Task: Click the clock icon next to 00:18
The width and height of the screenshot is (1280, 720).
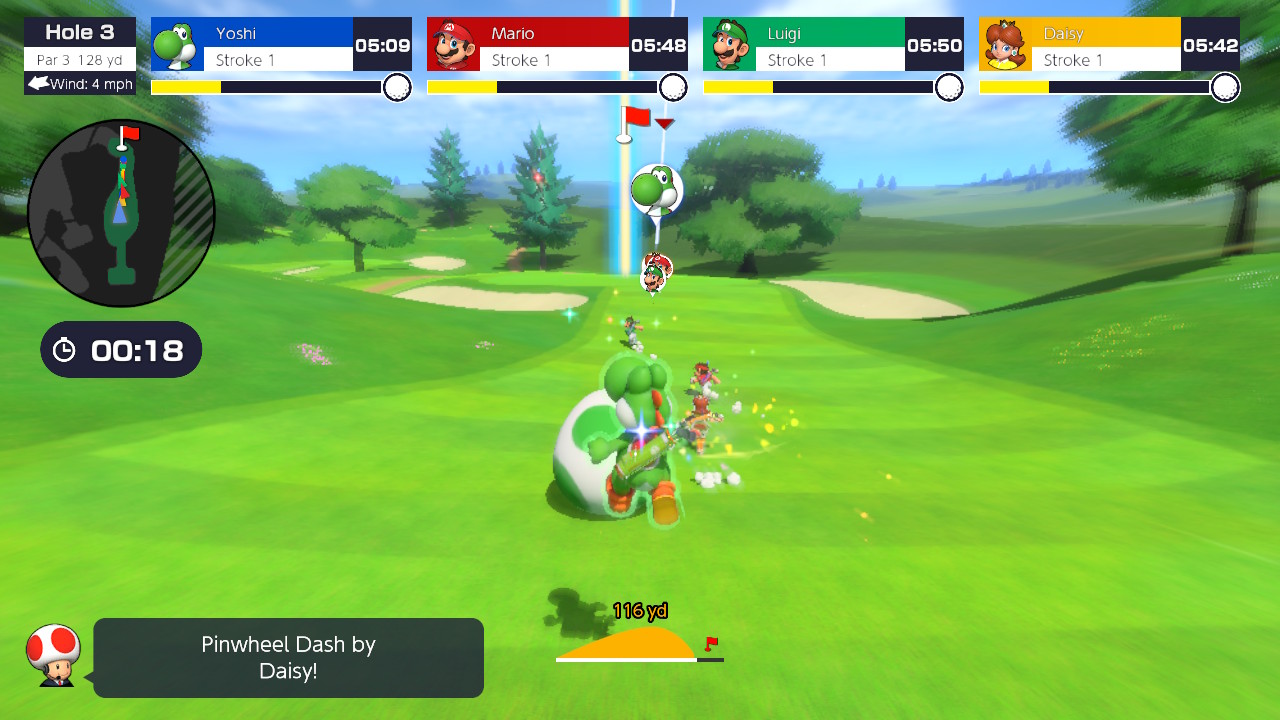Action: 66,349
